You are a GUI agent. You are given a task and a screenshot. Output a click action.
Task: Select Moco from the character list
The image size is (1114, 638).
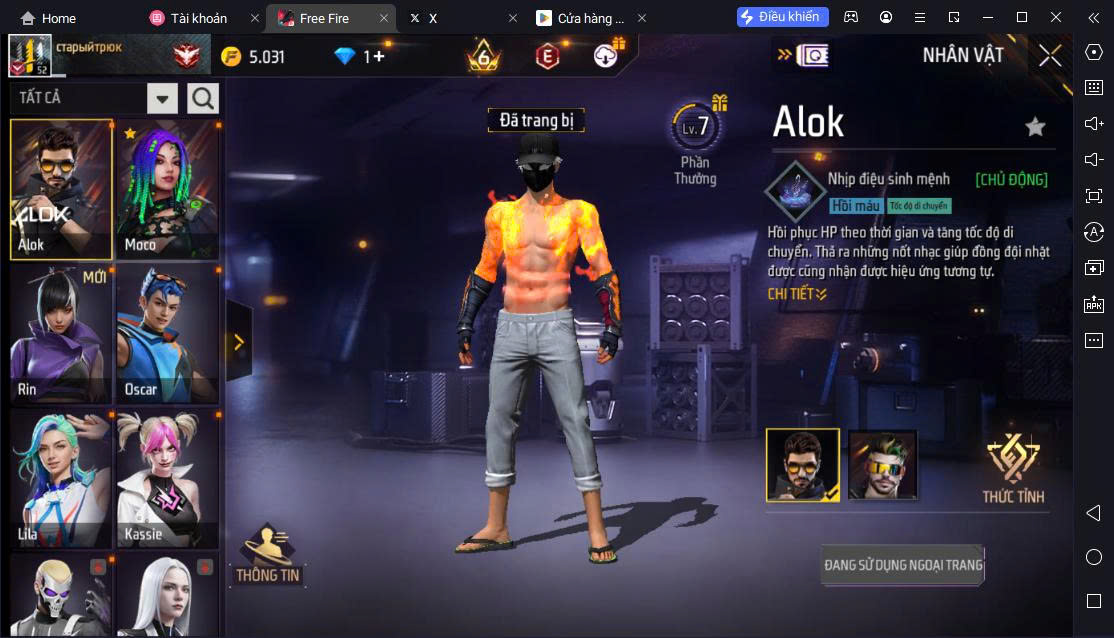click(x=167, y=190)
